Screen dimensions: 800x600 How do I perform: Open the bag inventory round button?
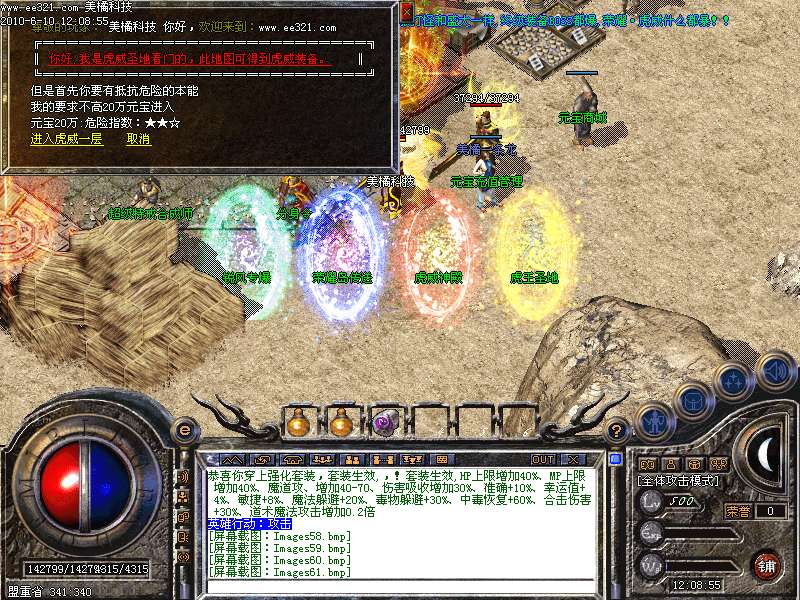click(692, 400)
